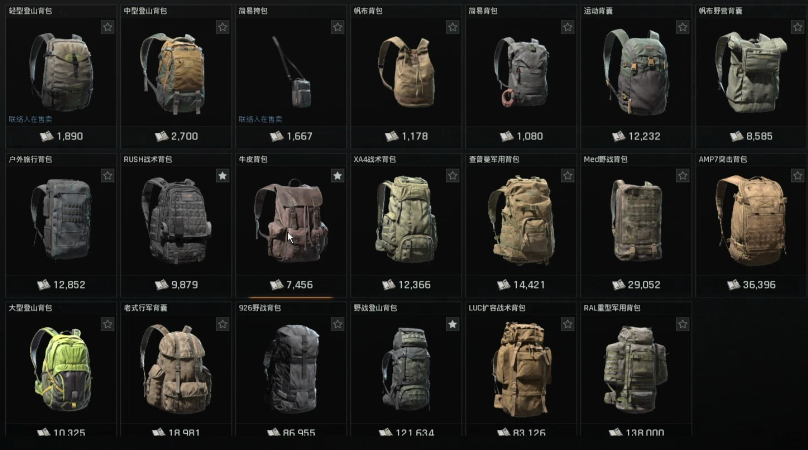Viewport: 808px width, 450px height.
Task: Choose the 中型登山背包 backpack
Action: [x=175, y=73]
